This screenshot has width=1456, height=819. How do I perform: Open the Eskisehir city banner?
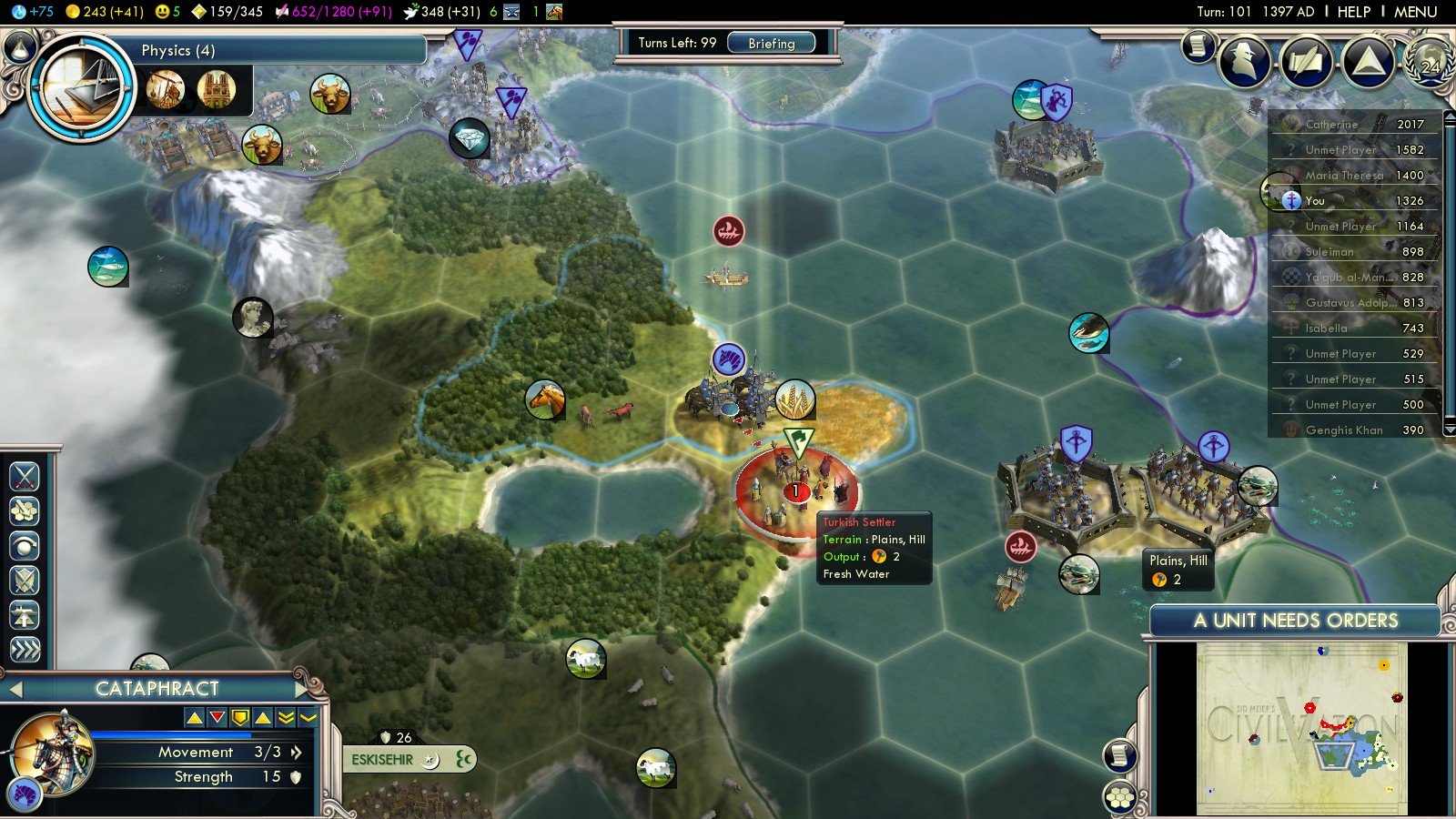click(x=383, y=759)
